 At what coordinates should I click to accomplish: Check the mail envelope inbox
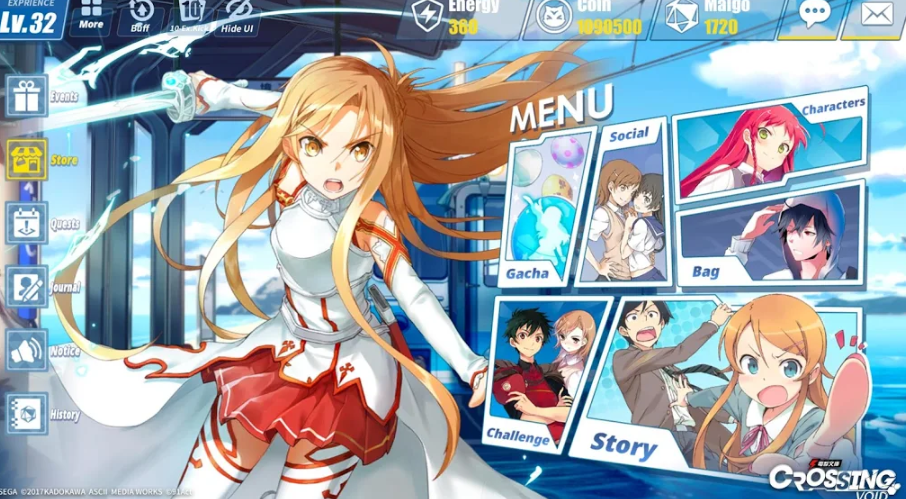[875, 15]
